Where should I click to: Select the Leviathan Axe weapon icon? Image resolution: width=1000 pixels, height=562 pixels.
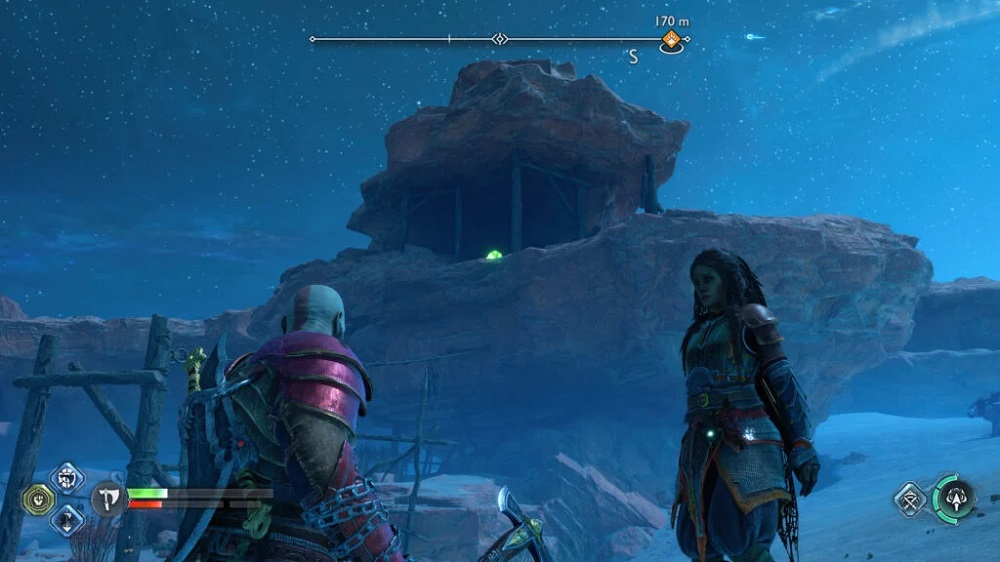point(107,497)
